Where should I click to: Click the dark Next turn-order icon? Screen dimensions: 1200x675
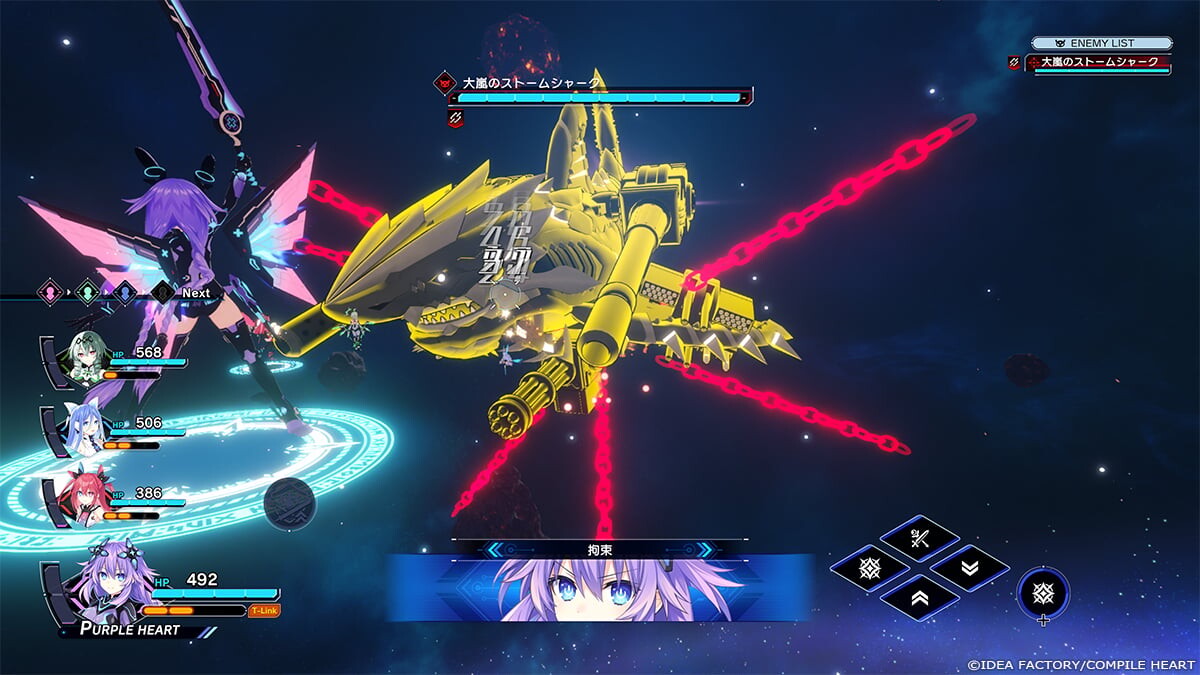162,293
